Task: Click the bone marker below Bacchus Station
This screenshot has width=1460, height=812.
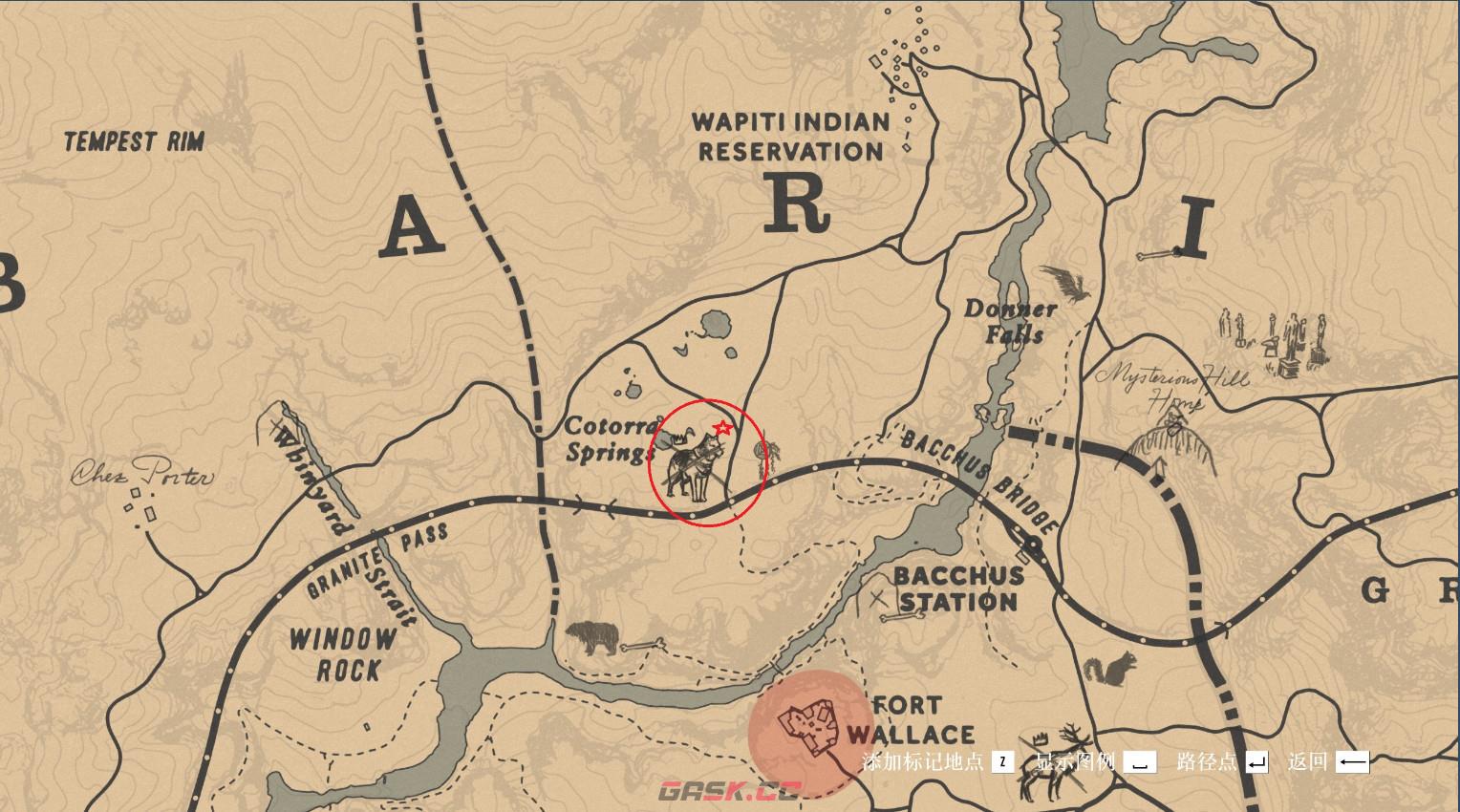Action: pos(899,617)
